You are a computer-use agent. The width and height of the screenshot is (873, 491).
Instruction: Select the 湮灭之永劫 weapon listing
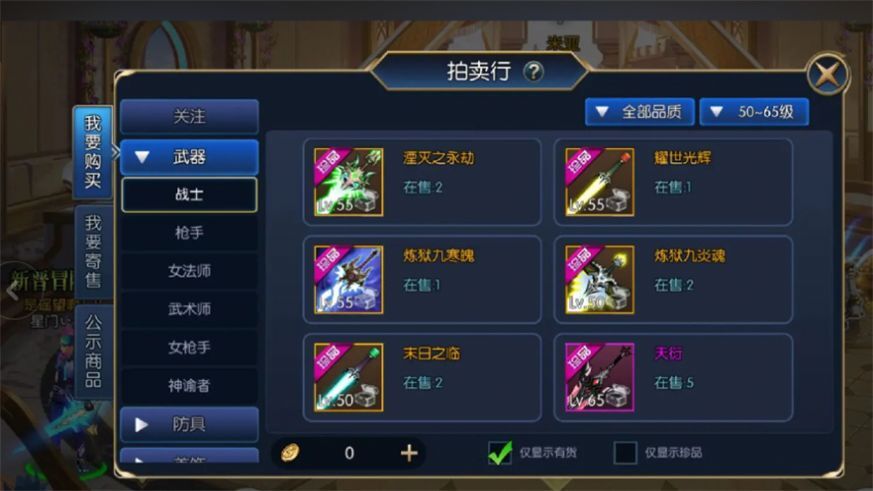(x=421, y=181)
